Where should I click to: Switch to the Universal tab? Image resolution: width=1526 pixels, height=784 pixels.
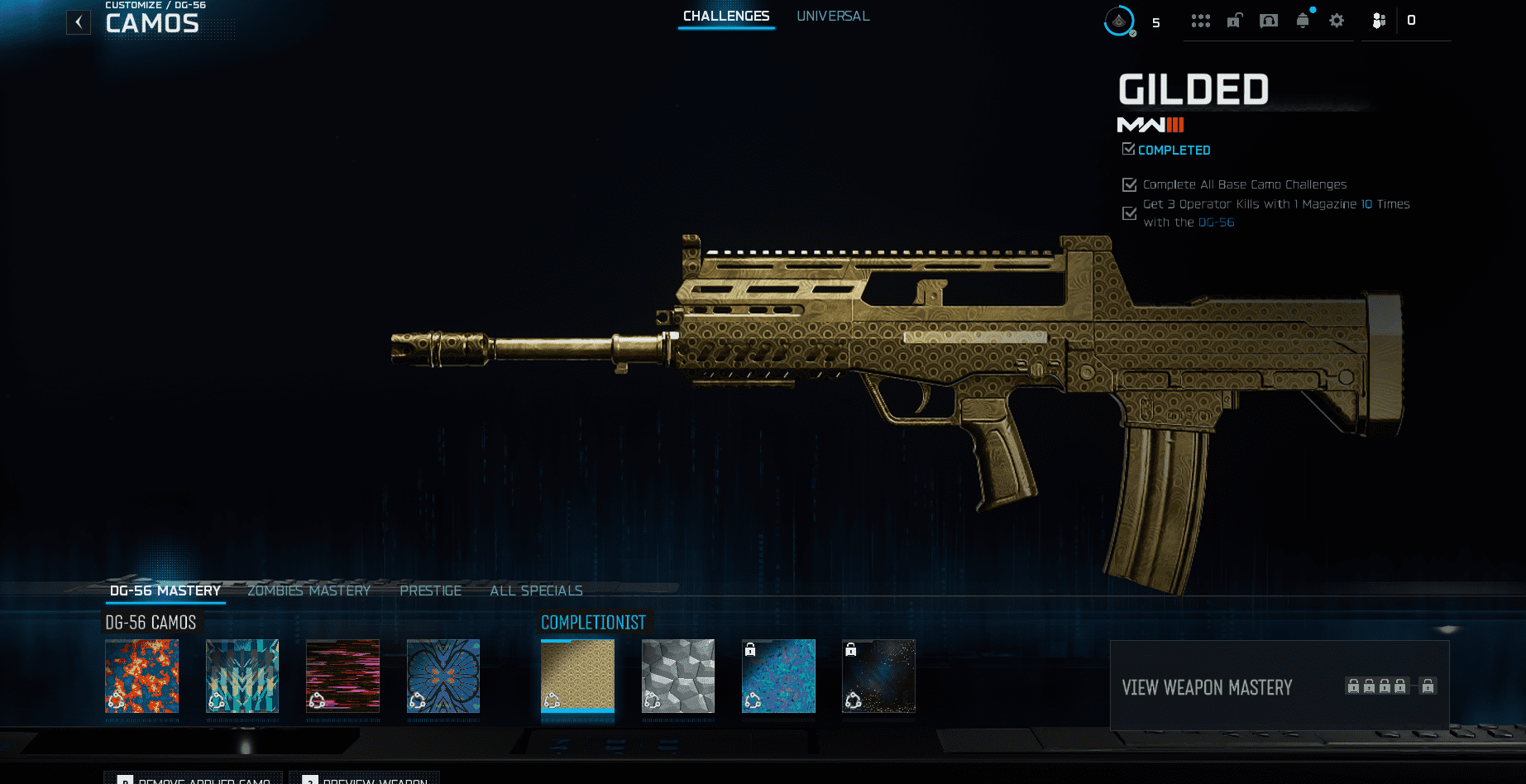point(833,17)
